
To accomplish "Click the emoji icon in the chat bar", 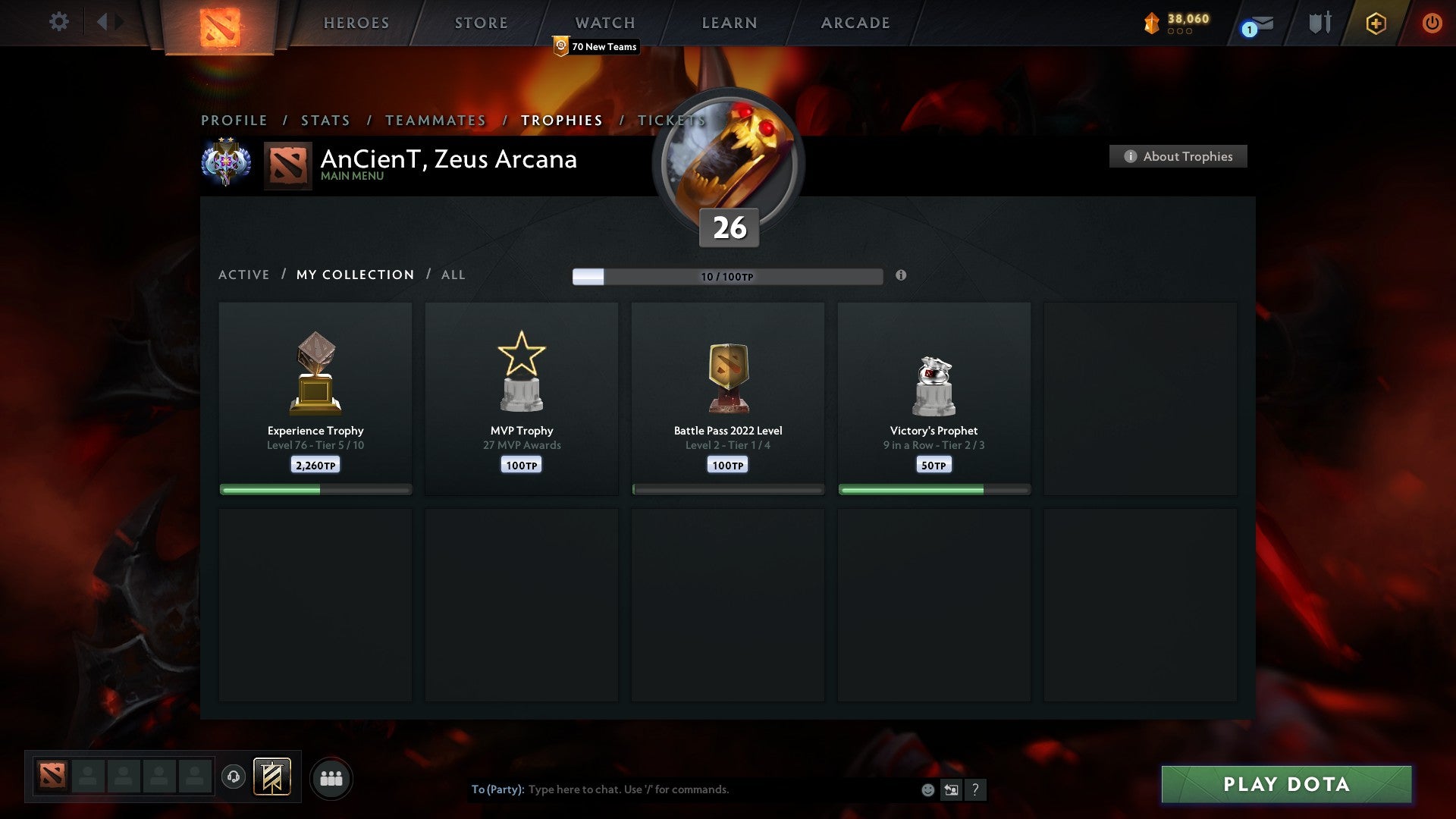I will point(928,789).
